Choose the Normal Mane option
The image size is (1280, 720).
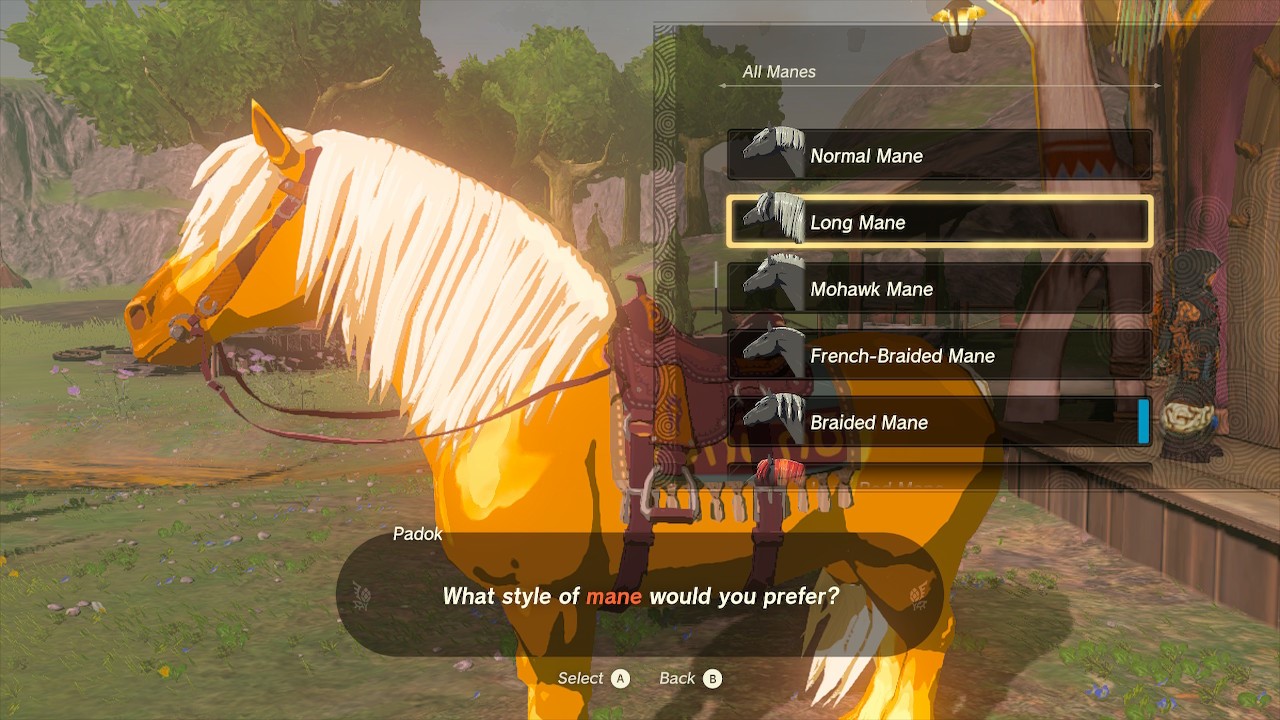pyautogui.click(x=938, y=156)
